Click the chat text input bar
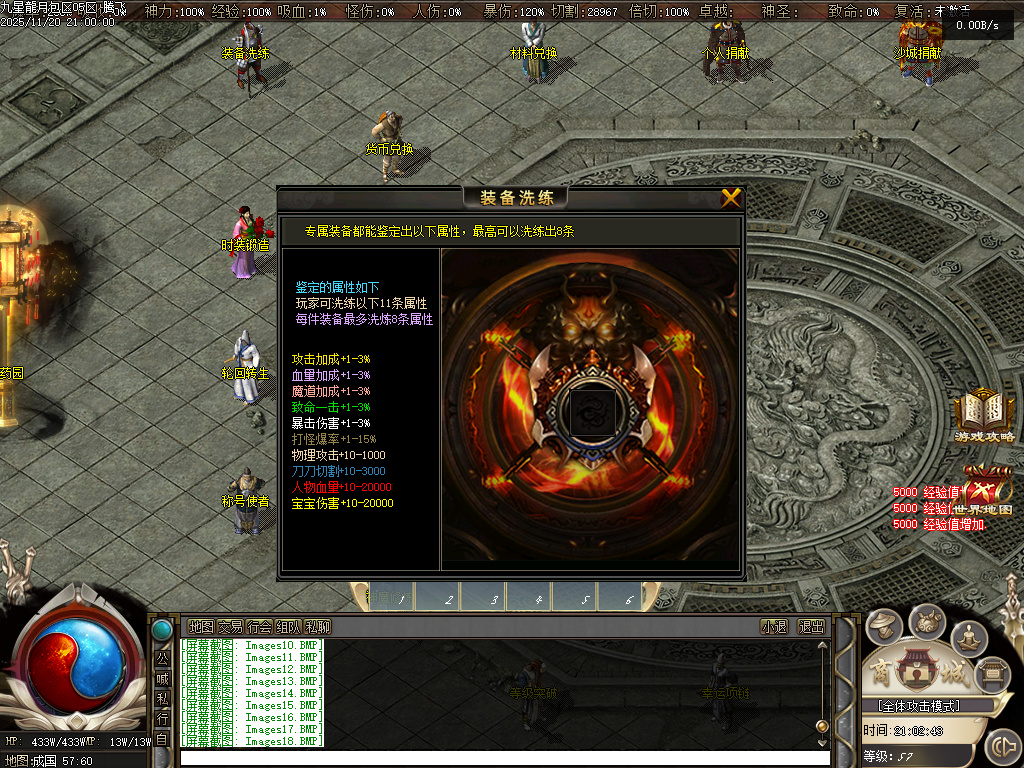The height and width of the screenshot is (768, 1024). tap(500, 757)
